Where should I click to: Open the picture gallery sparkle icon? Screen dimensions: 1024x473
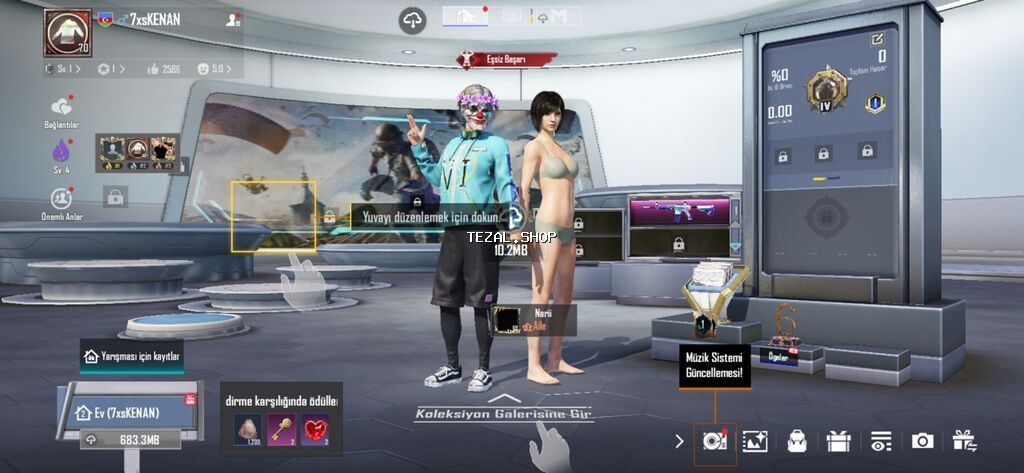pyautogui.click(x=755, y=441)
